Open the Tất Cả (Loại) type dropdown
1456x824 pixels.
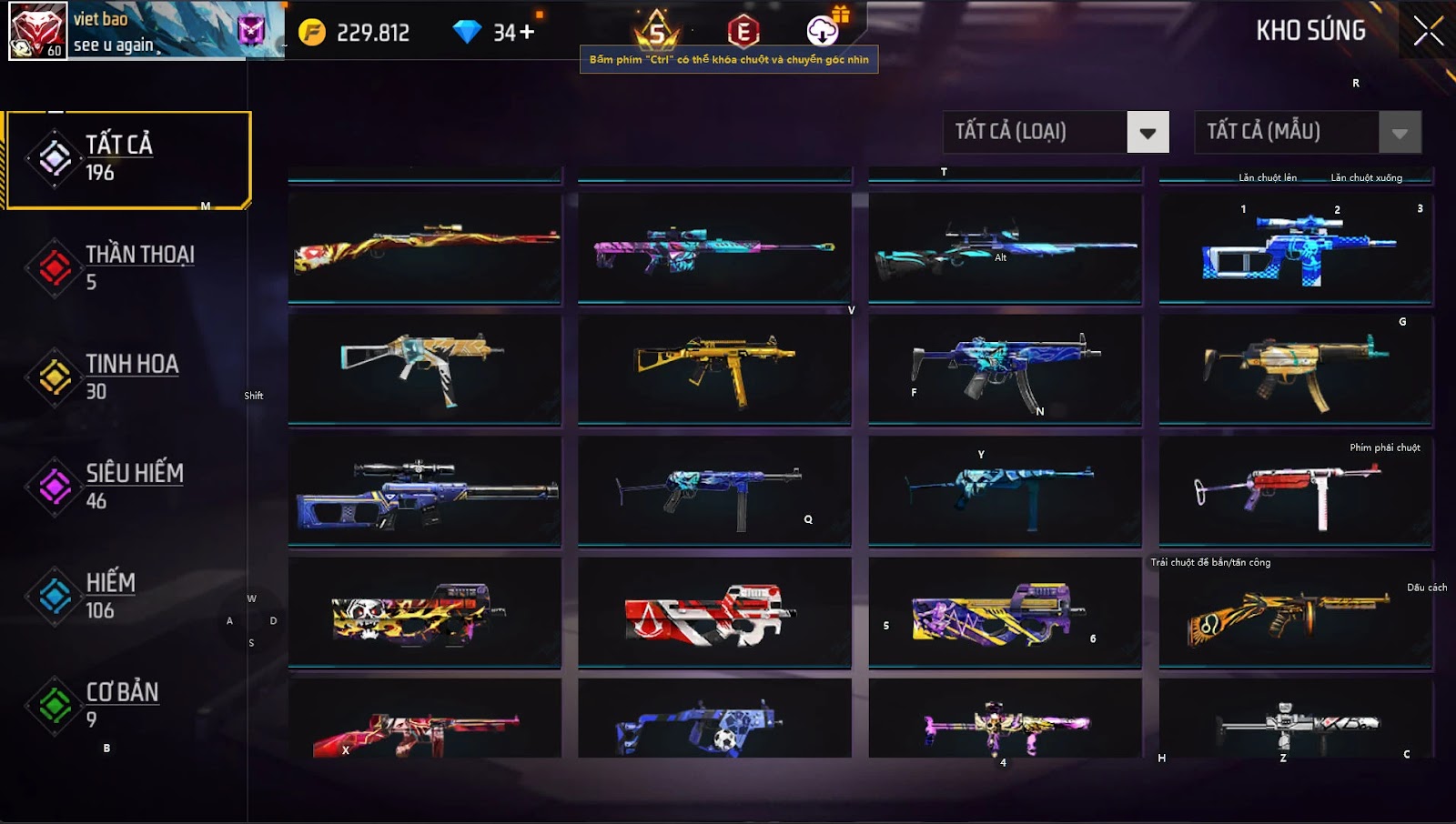[x=1147, y=133]
